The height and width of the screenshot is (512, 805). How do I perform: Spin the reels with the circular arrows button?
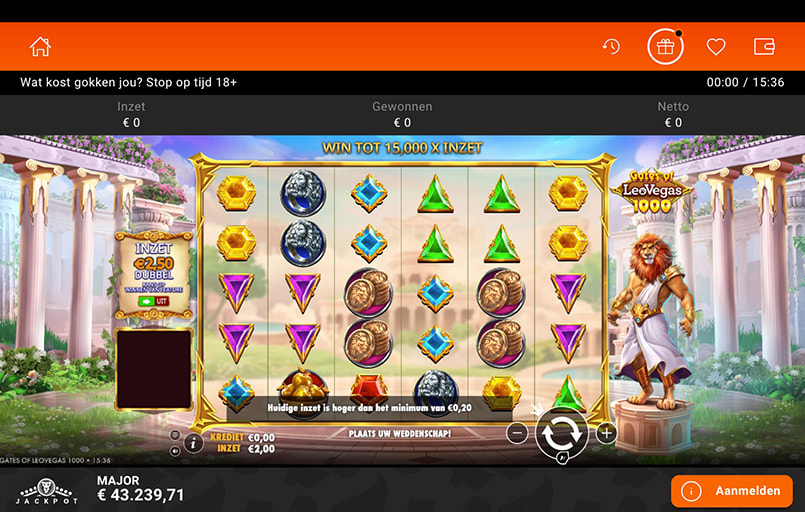pos(561,433)
